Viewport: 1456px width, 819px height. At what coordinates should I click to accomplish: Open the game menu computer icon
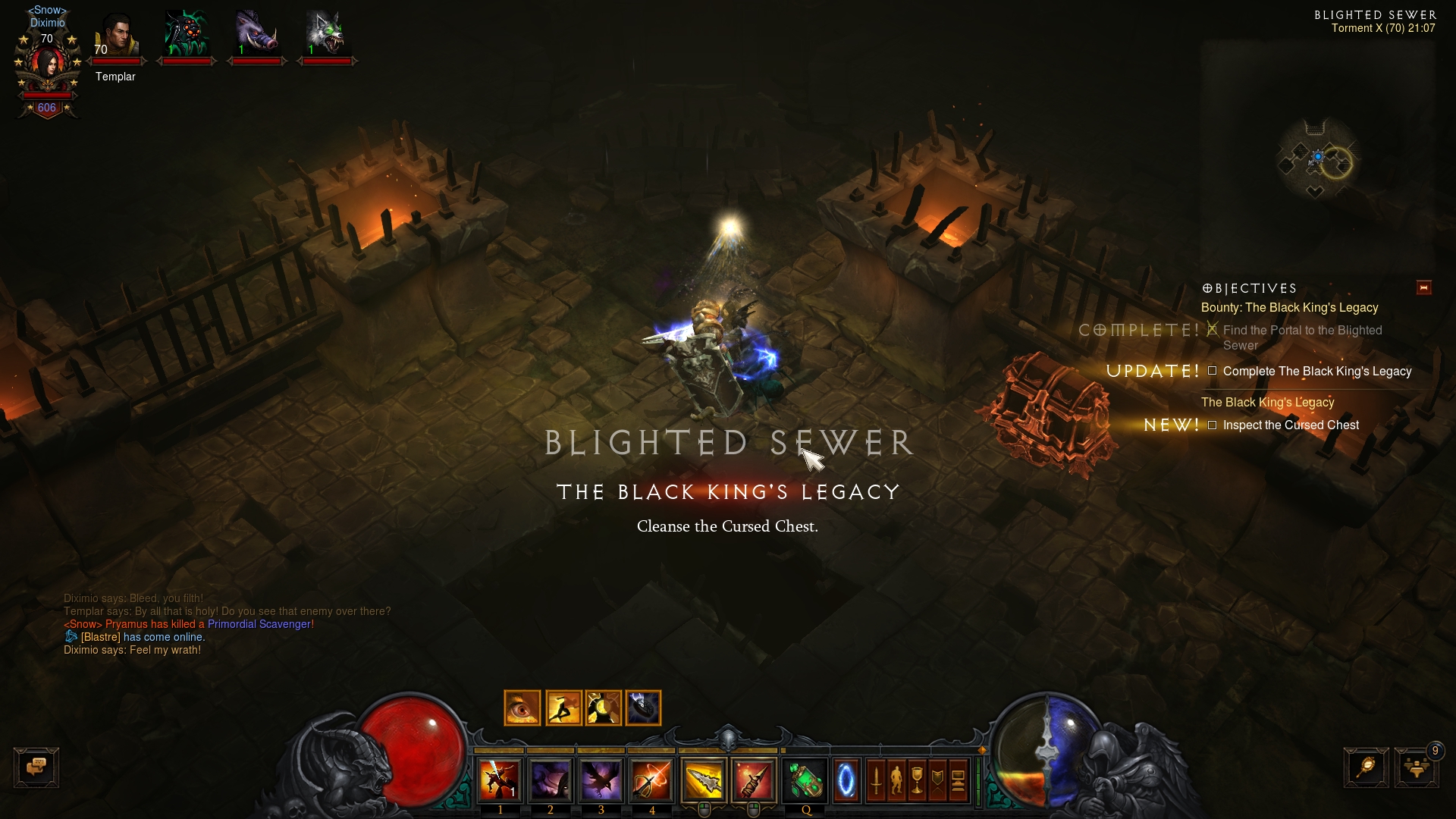pos(958,780)
